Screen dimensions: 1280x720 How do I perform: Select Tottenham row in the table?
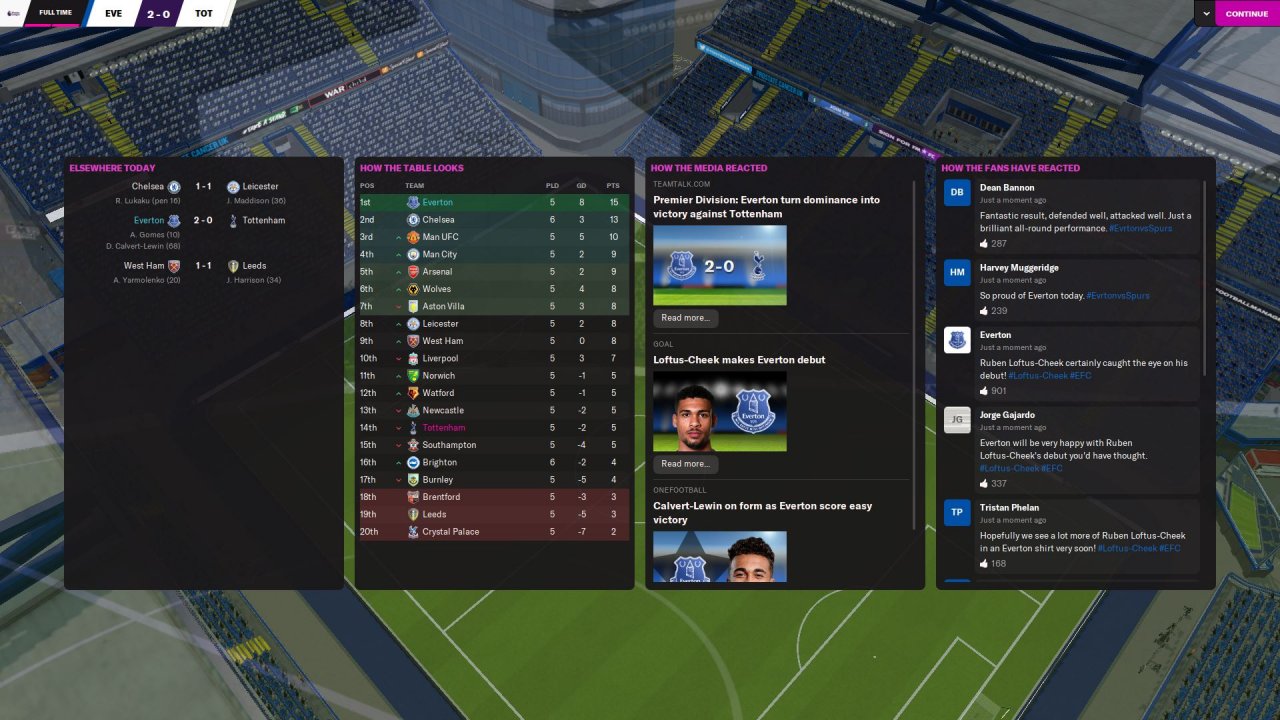click(443, 428)
